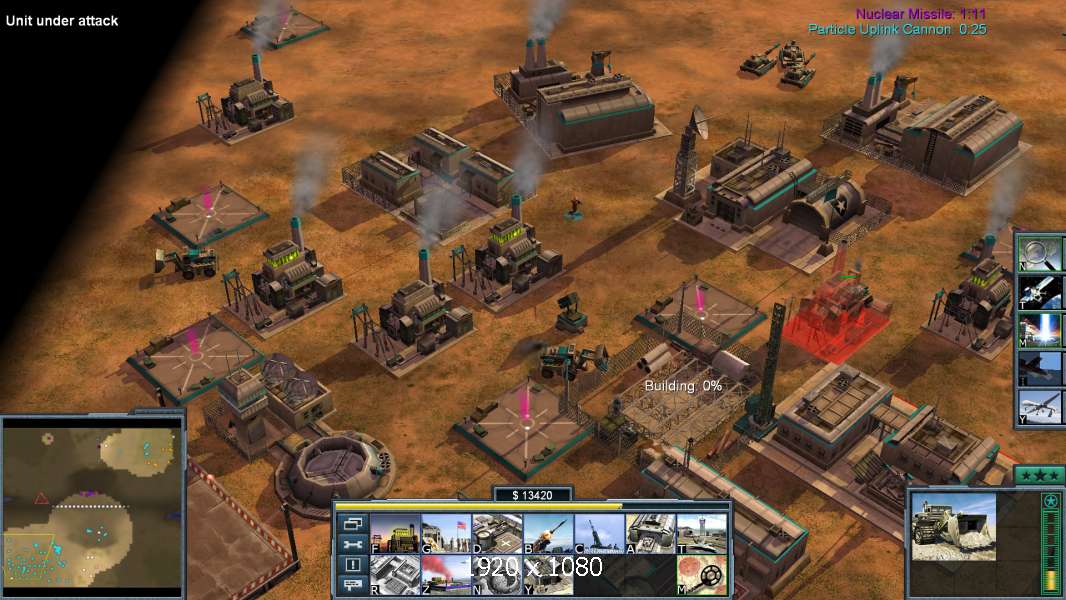The image size is (1066, 600).
Task: Fire the Particle Cannon beam power shortcut
Action: coord(1040,330)
